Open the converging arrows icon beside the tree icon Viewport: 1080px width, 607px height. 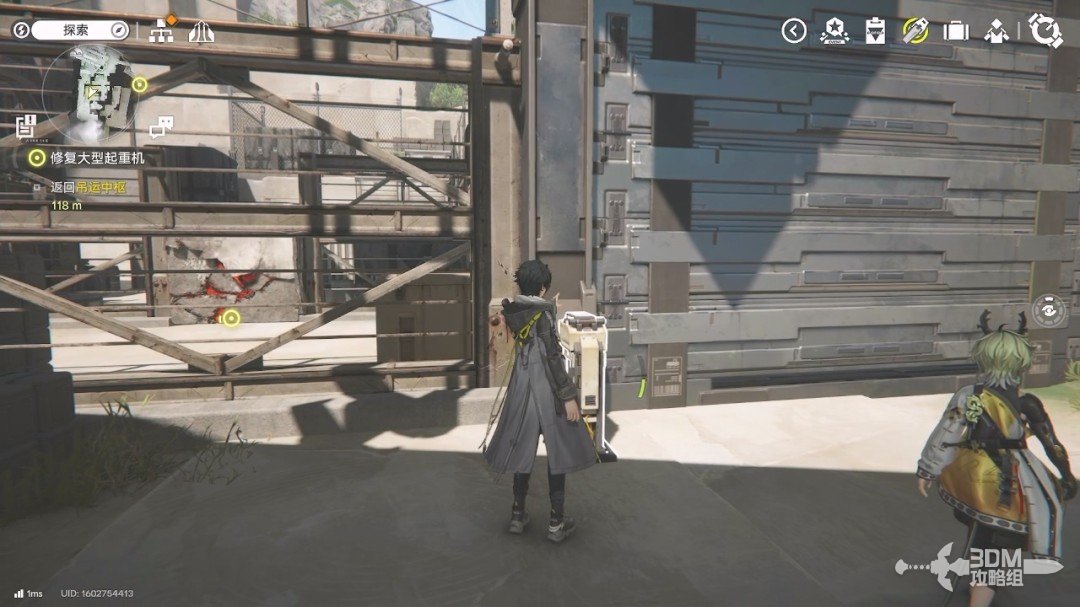pyautogui.click(x=201, y=30)
